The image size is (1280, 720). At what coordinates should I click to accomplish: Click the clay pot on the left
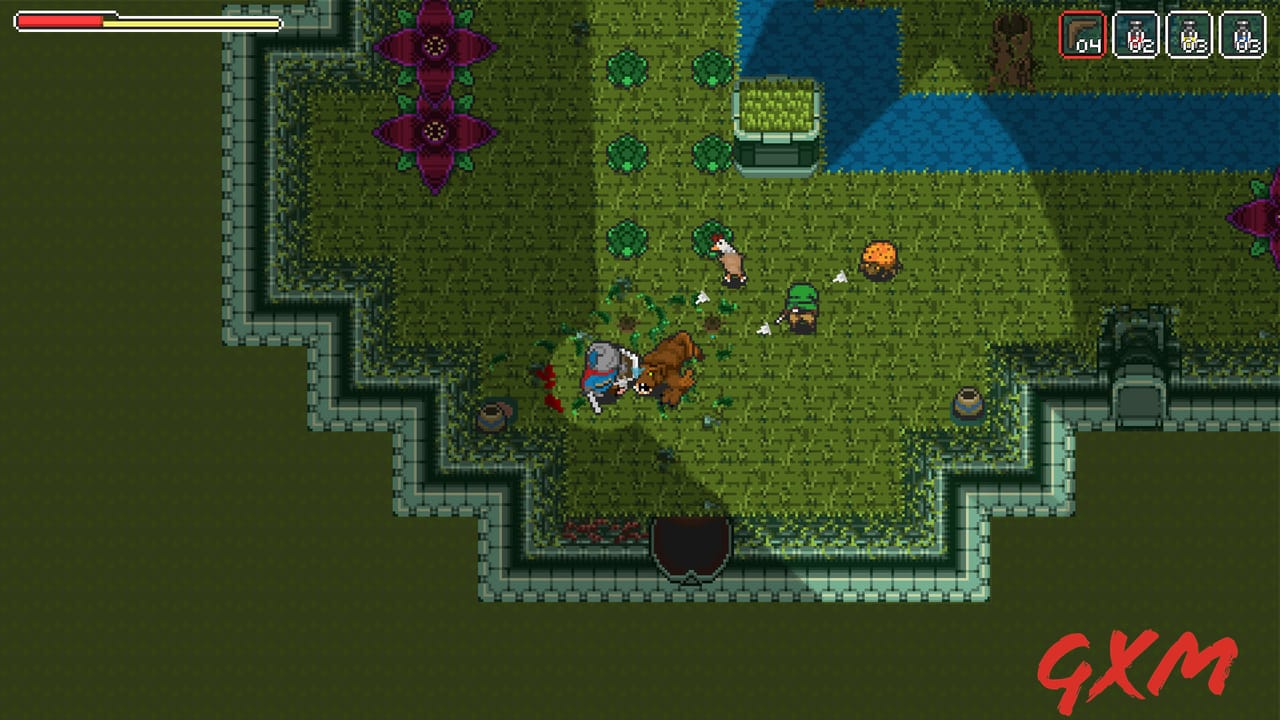click(492, 416)
